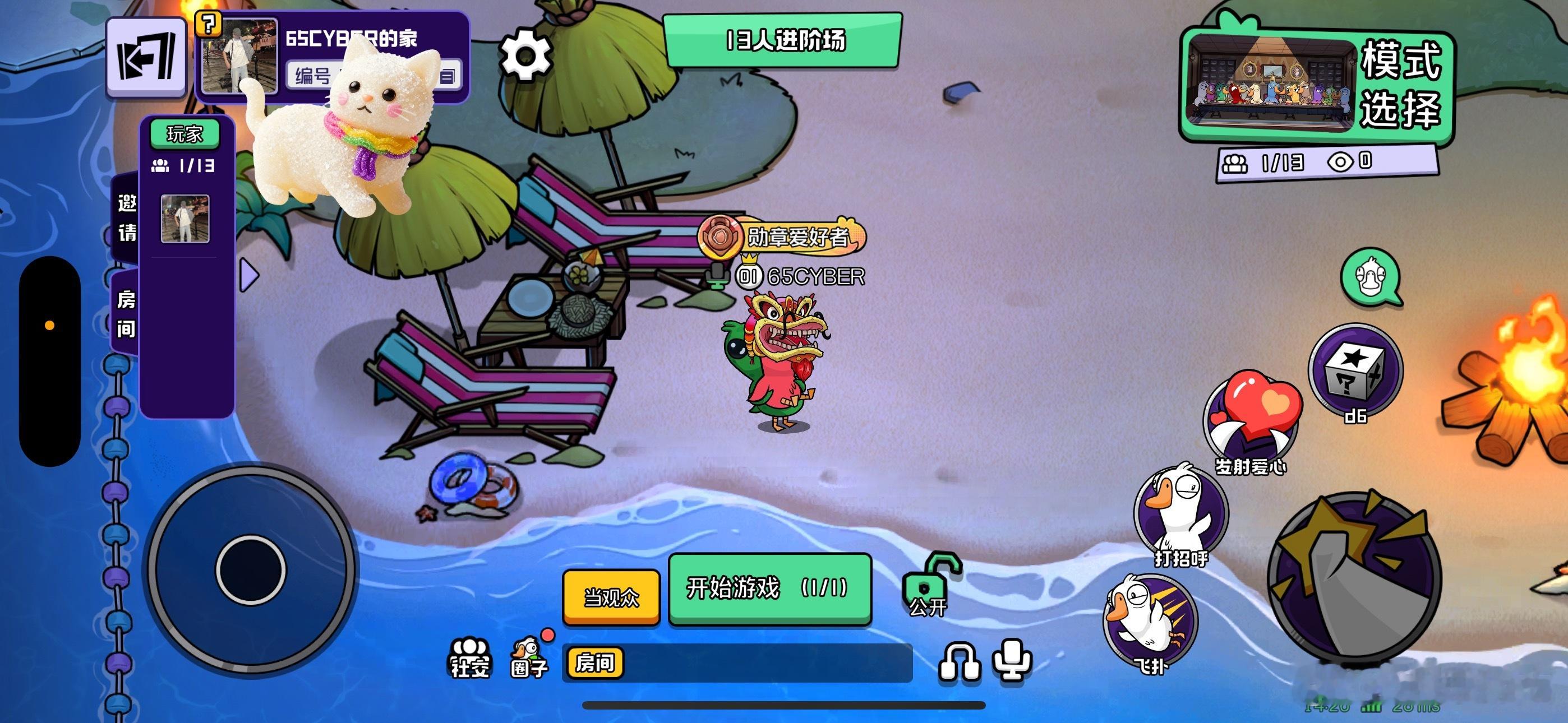Image resolution: width=1568 pixels, height=723 pixels.
Task: Open the 模式选择 mode selection panel
Action: [x=1317, y=85]
